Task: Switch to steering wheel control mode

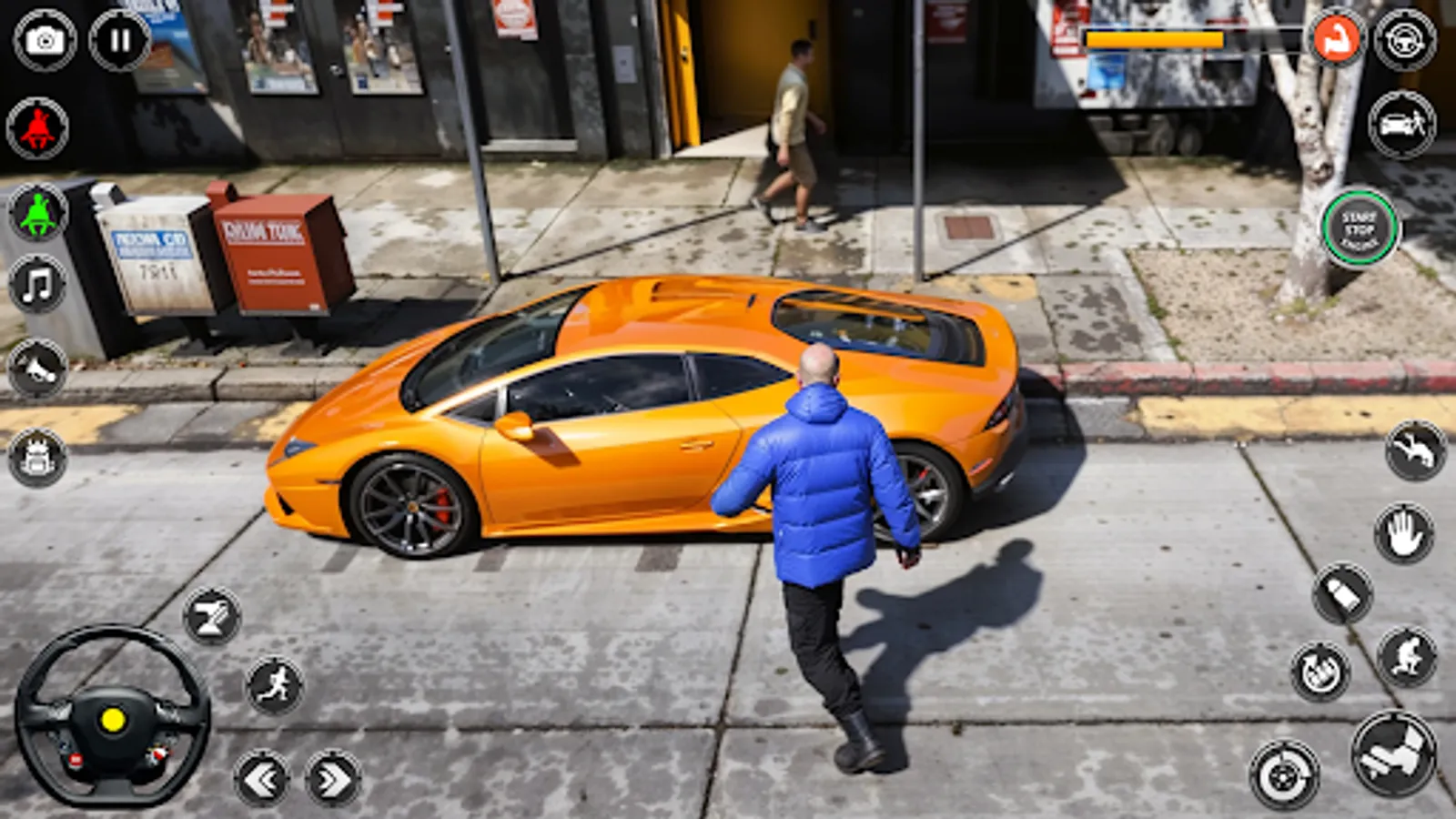Action: click(1406, 41)
